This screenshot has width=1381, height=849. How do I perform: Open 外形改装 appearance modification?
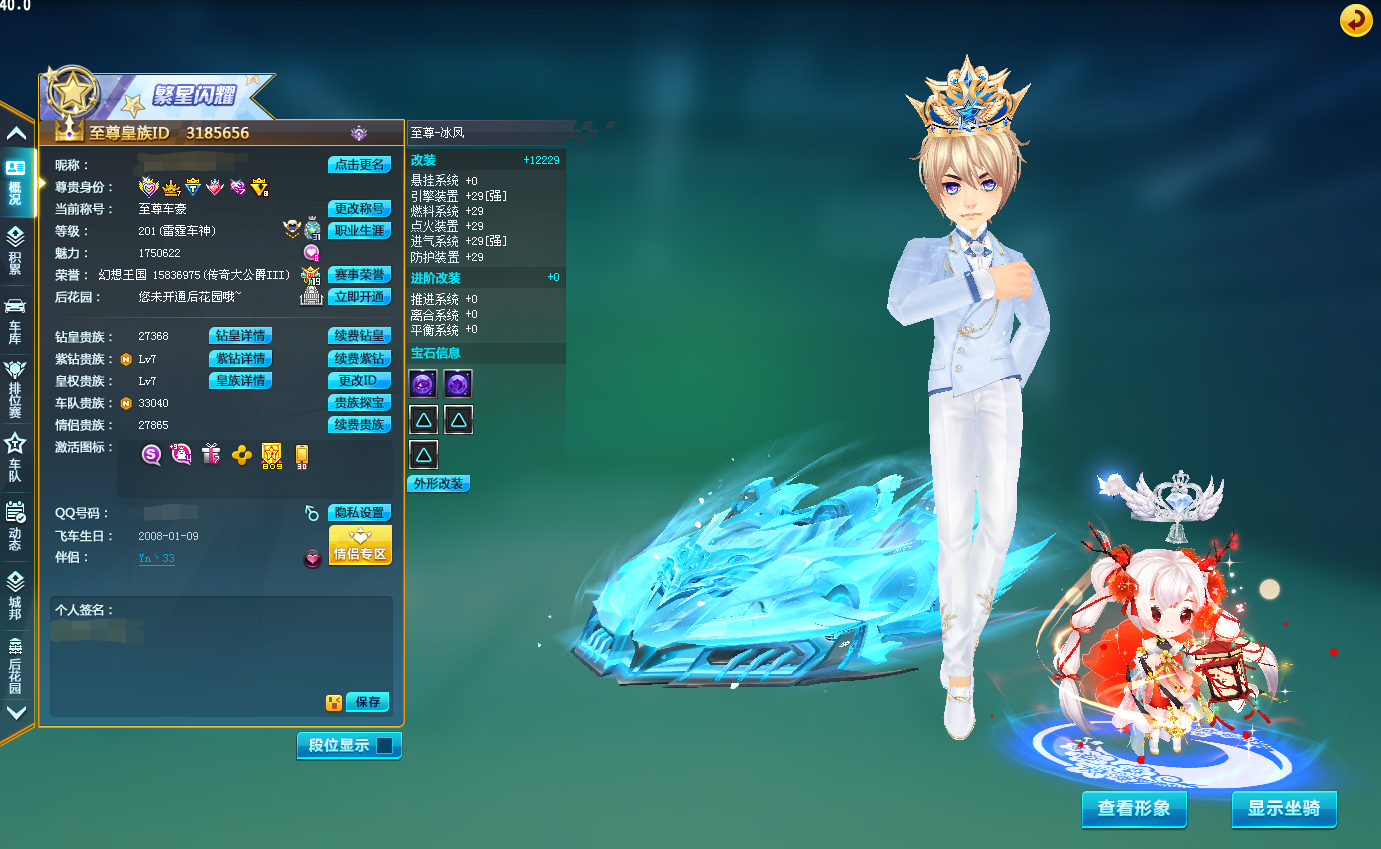pos(438,484)
